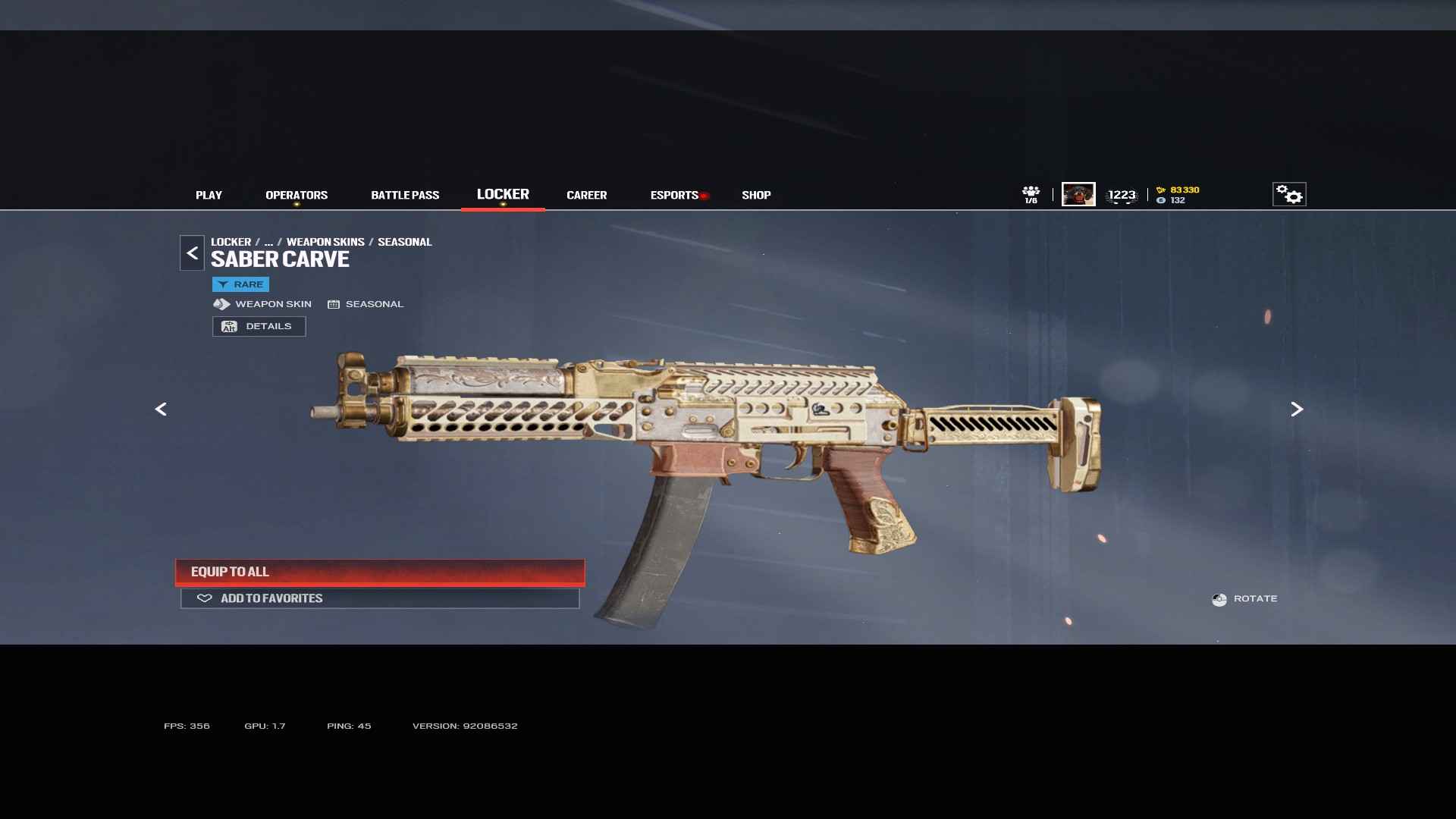Go to the Battle Pass tab
The height and width of the screenshot is (819, 1456).
[405, 195]
